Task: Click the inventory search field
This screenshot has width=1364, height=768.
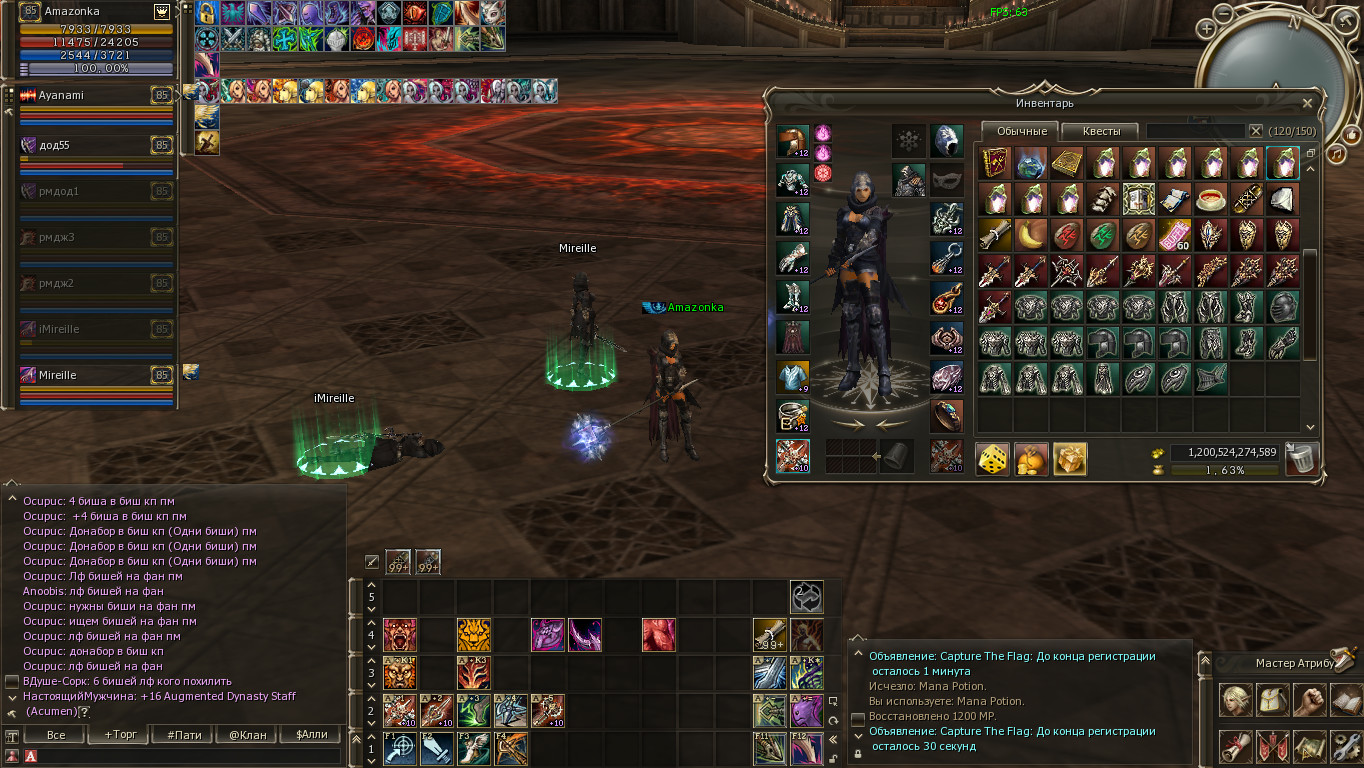Action: click(x=1196, y=131)
